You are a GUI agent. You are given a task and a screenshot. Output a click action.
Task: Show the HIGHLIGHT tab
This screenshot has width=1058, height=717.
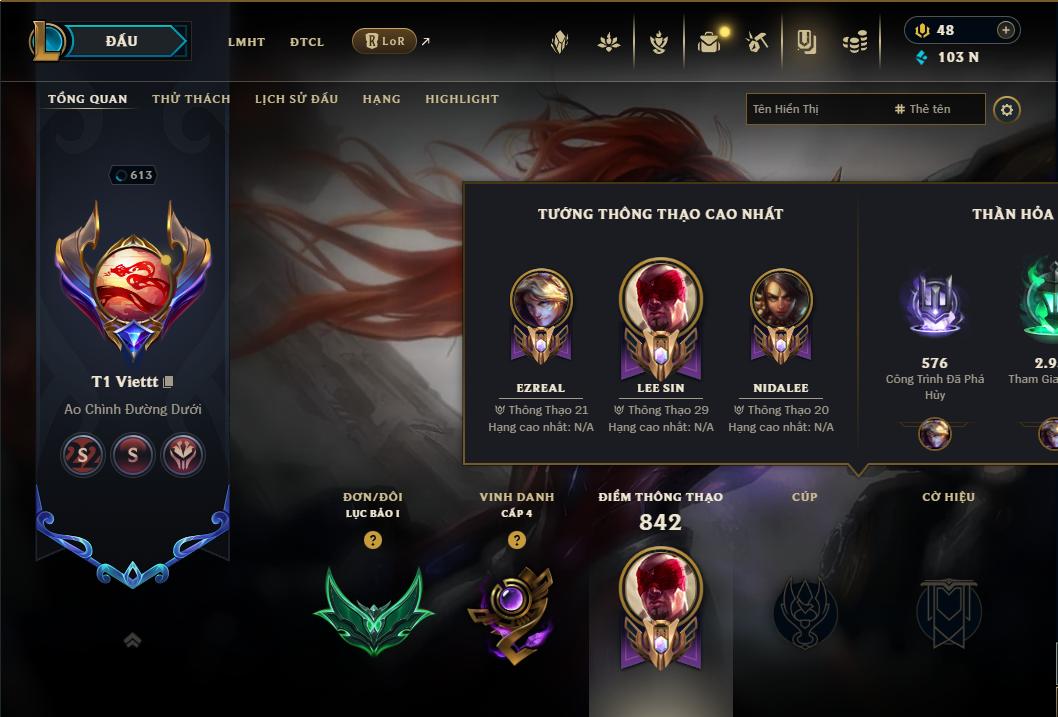461,99
